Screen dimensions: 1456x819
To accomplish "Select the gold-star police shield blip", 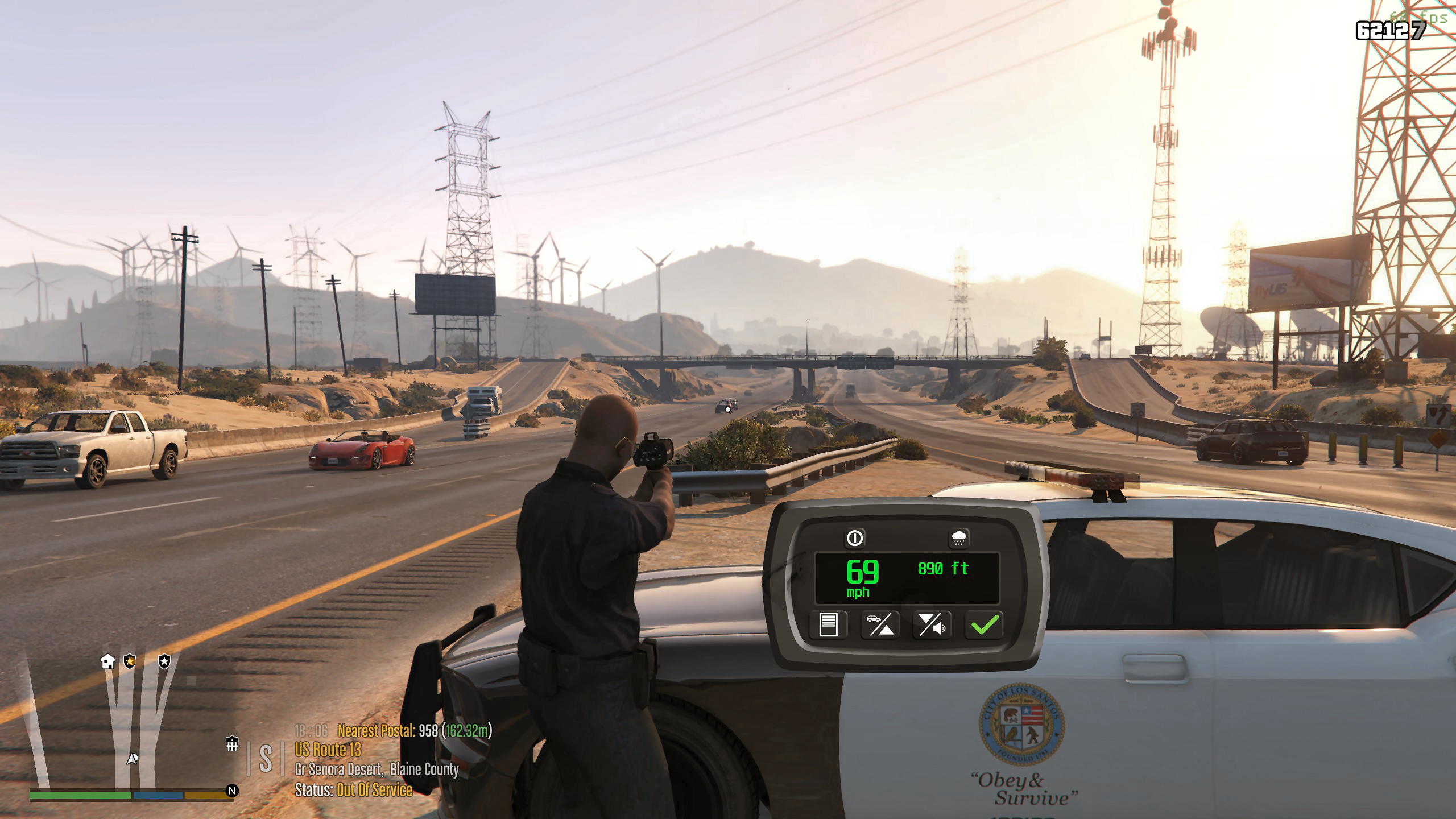I will coord(130,661).
